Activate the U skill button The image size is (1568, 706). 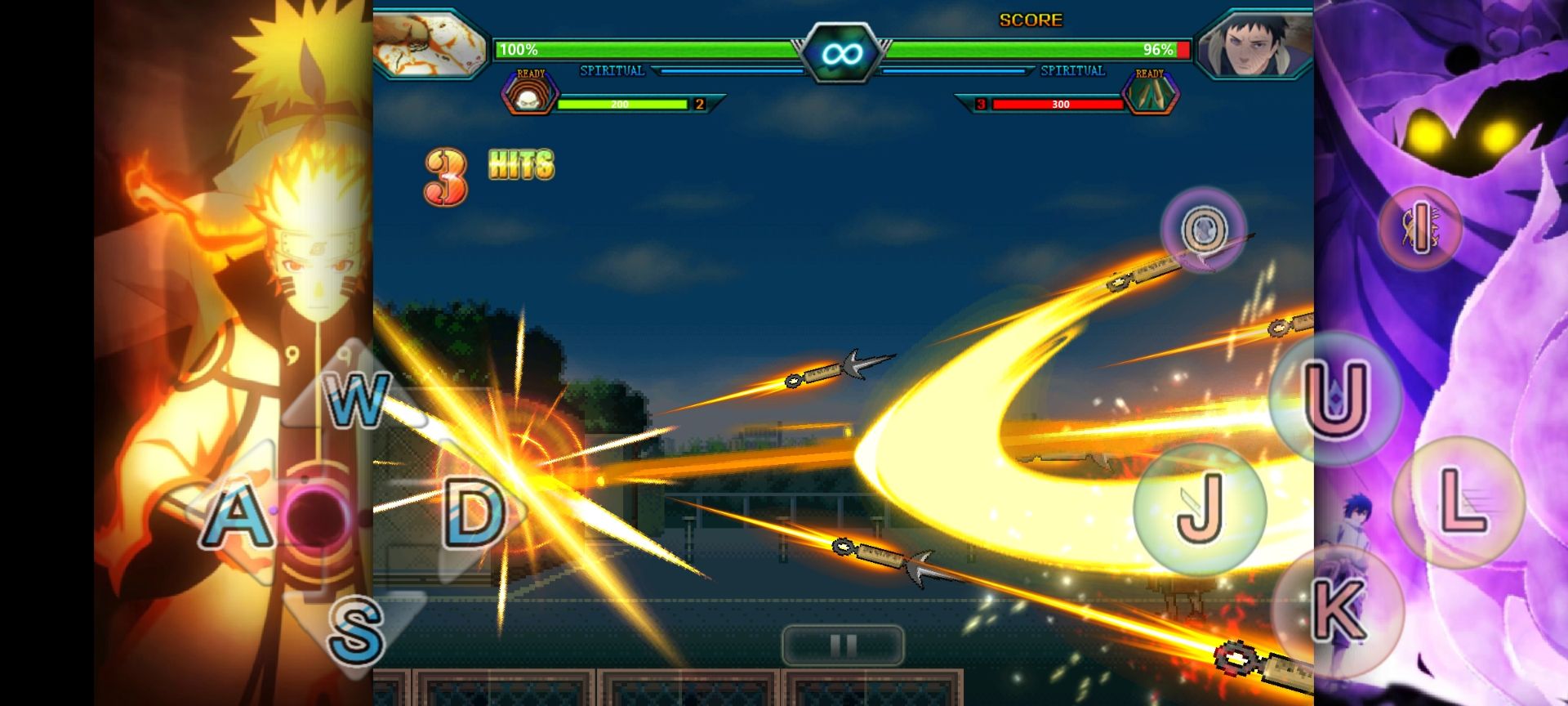coord(1335,399)
